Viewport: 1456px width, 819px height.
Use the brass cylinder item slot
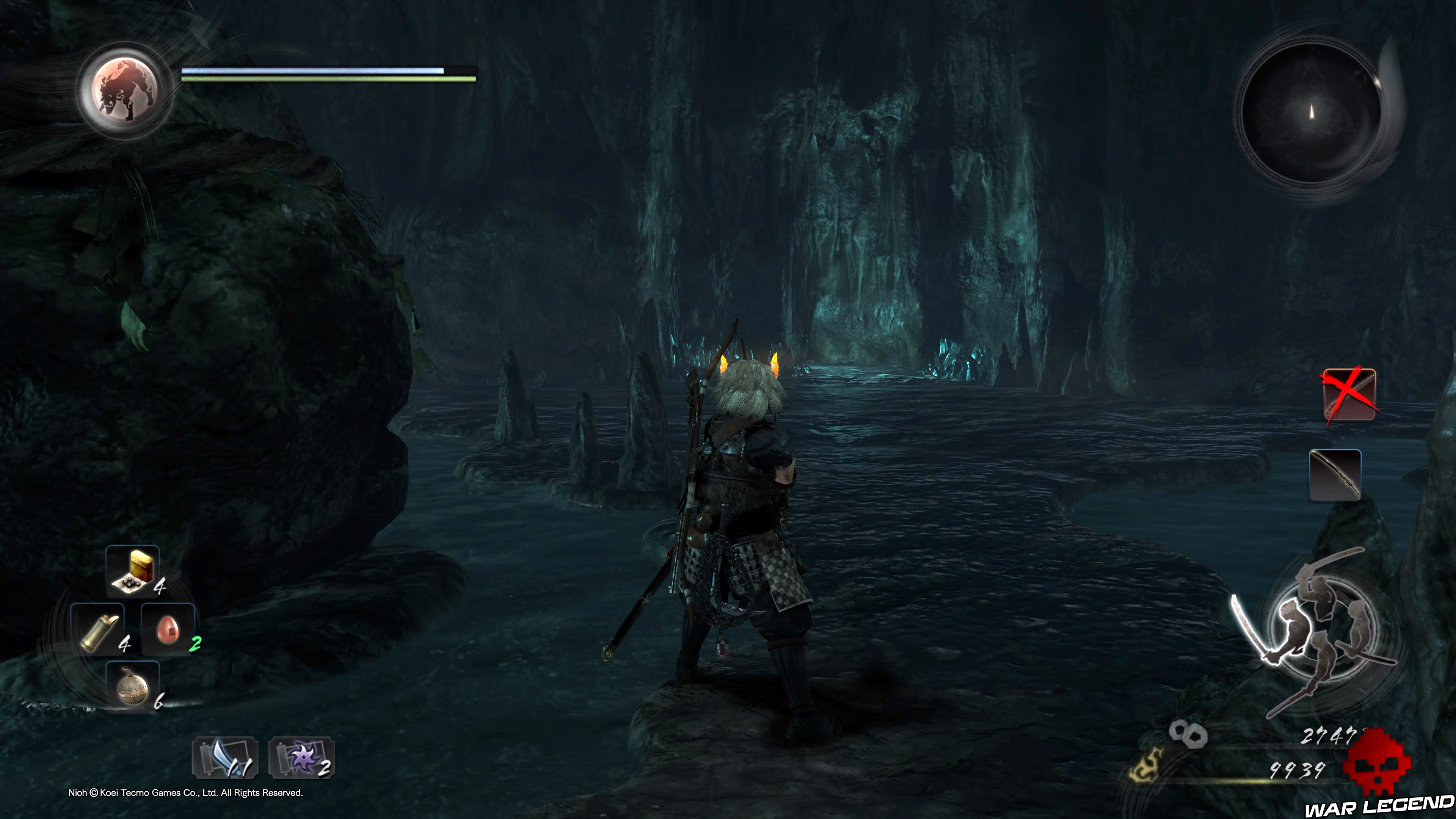pyautogui.click(x=98, y=630)
